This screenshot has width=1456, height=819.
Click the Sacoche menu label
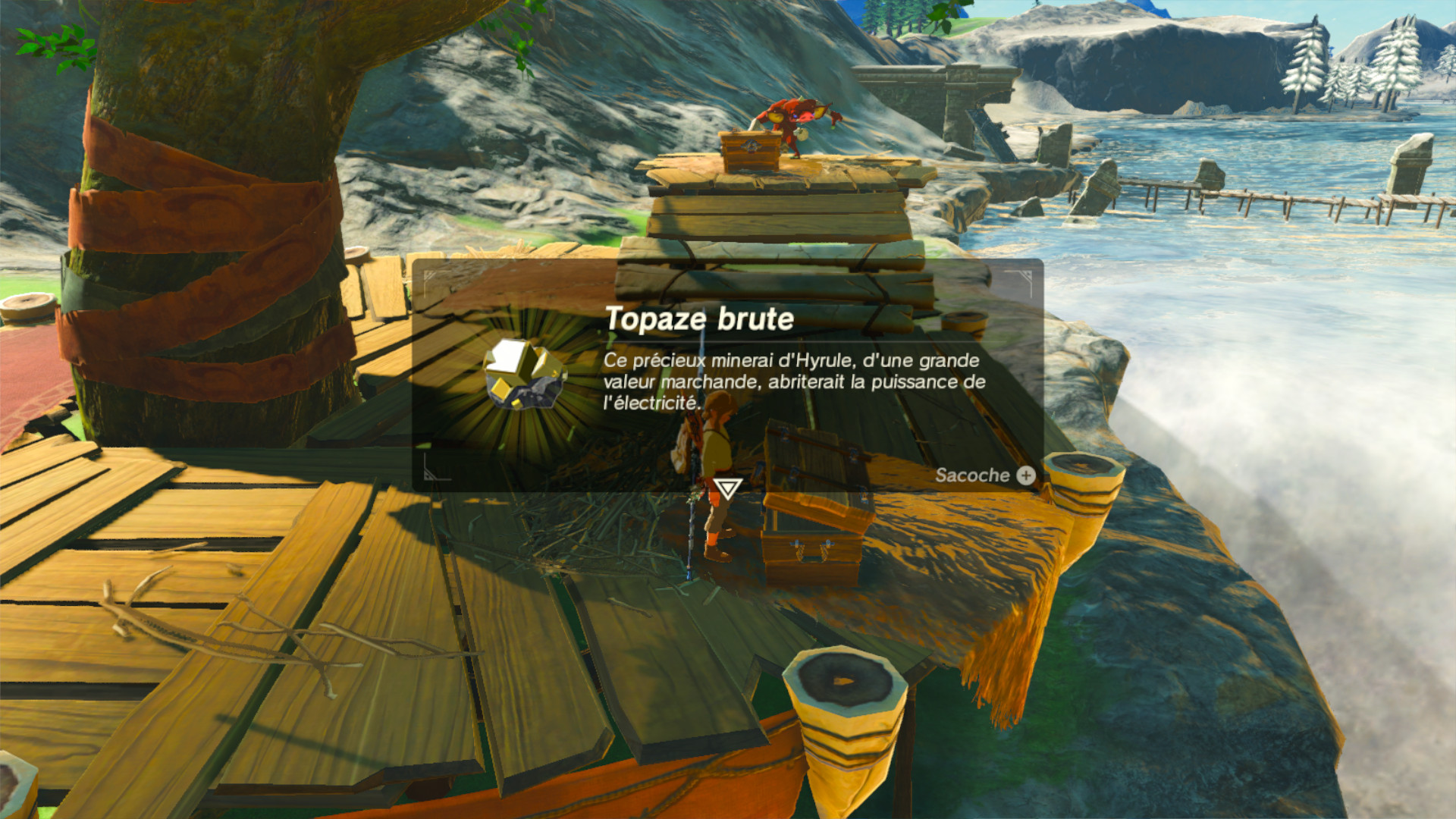[x=973, y=476]
